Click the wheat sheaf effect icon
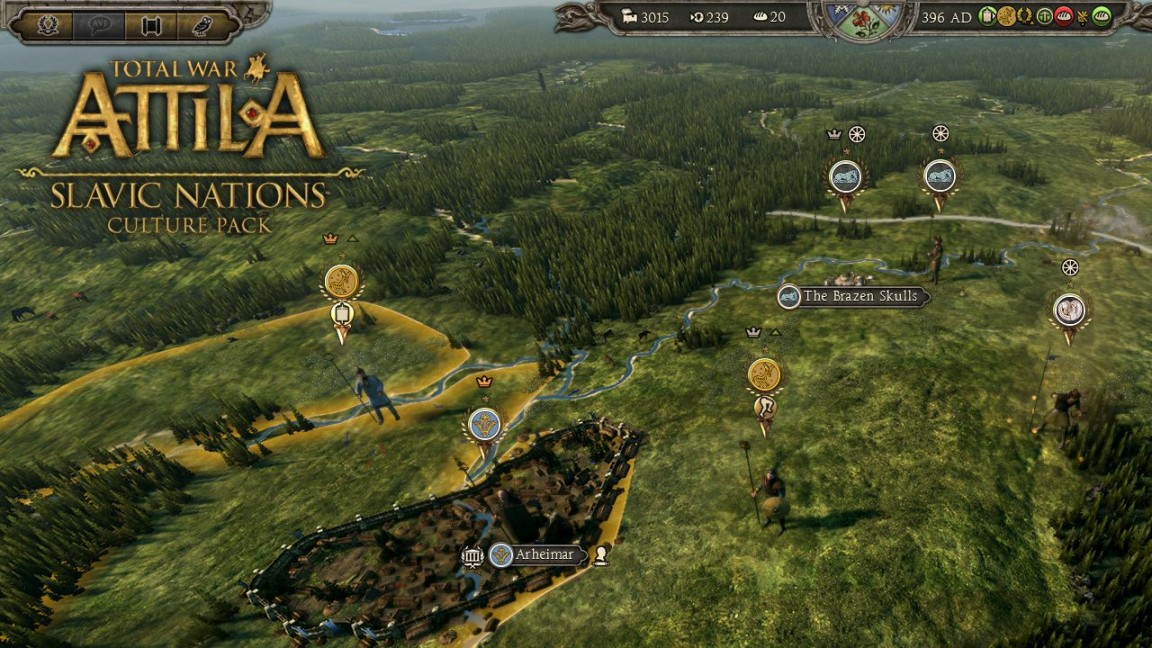The image size is (1152, 648). tap(1083, 17)
